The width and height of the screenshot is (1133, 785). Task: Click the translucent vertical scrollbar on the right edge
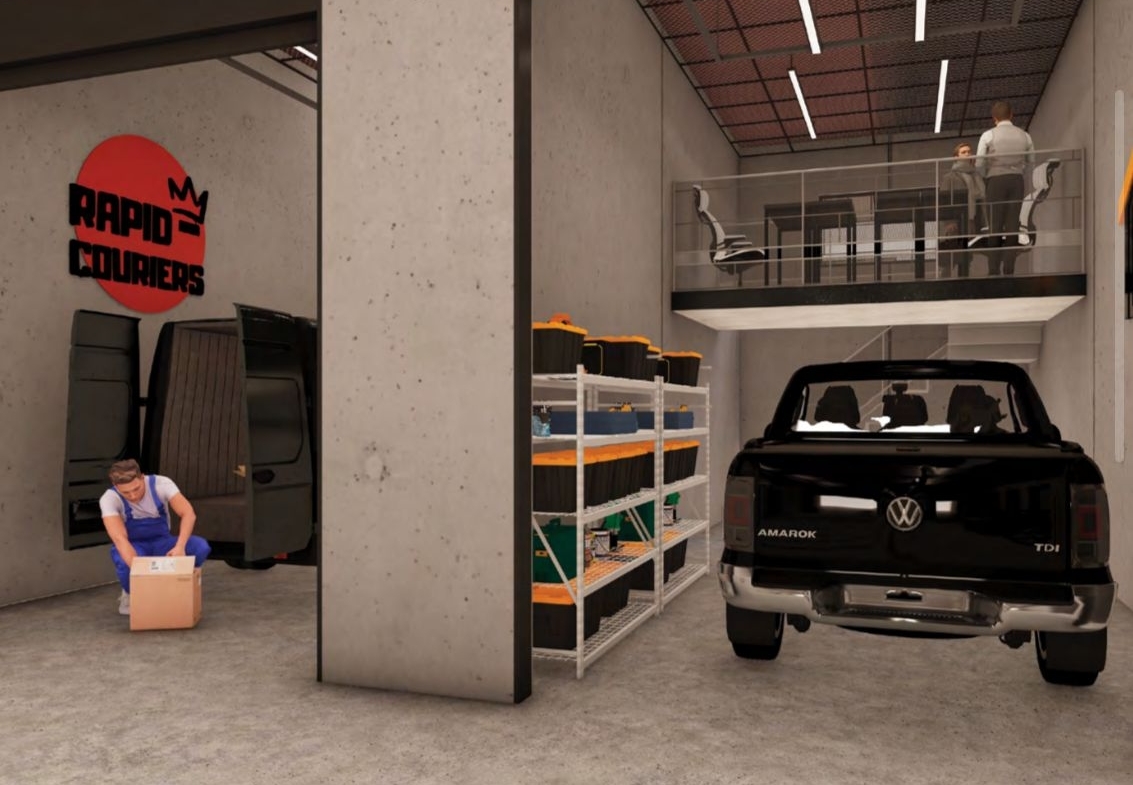(x=1119, y=275)
